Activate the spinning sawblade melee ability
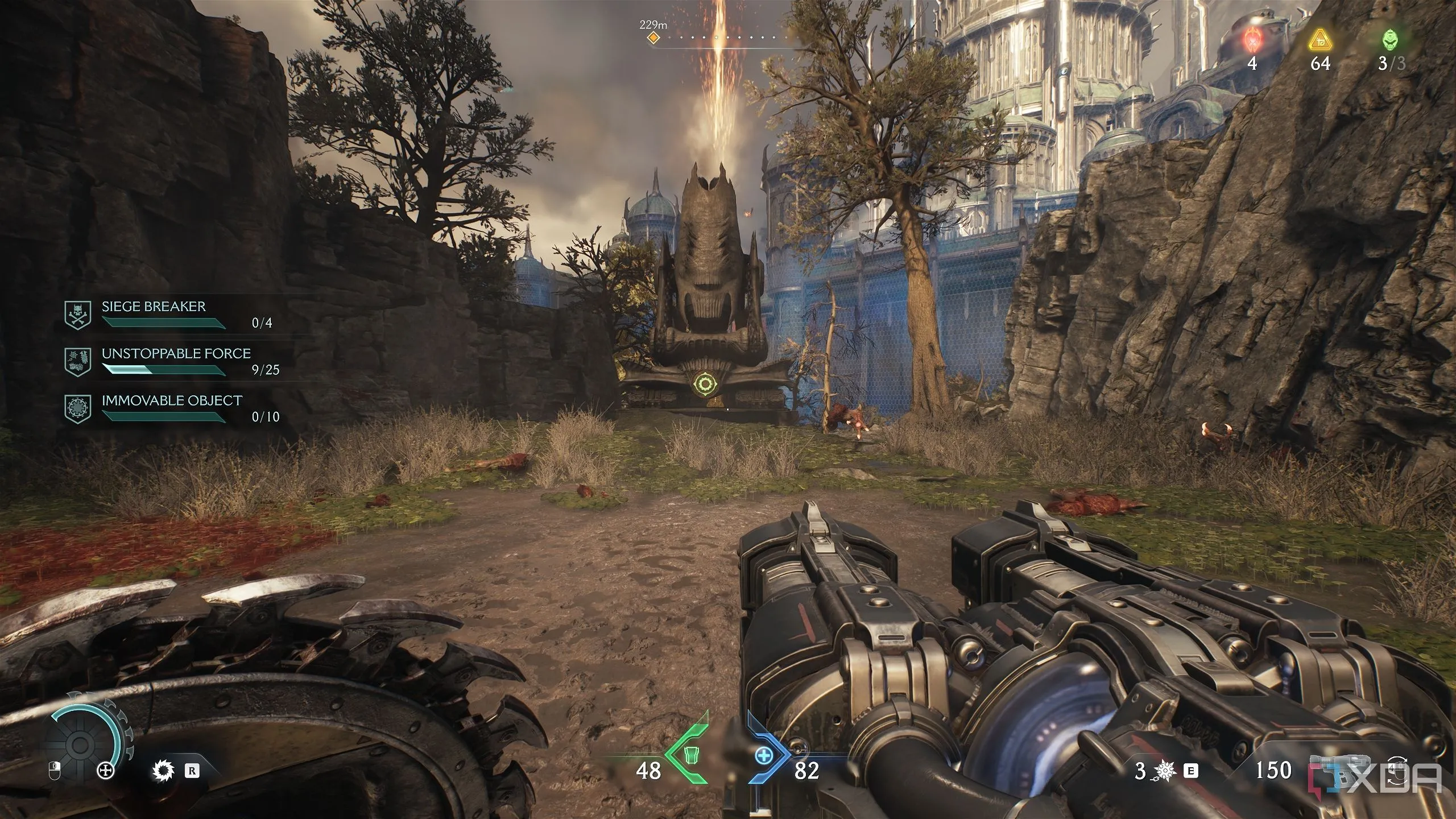 161,771
